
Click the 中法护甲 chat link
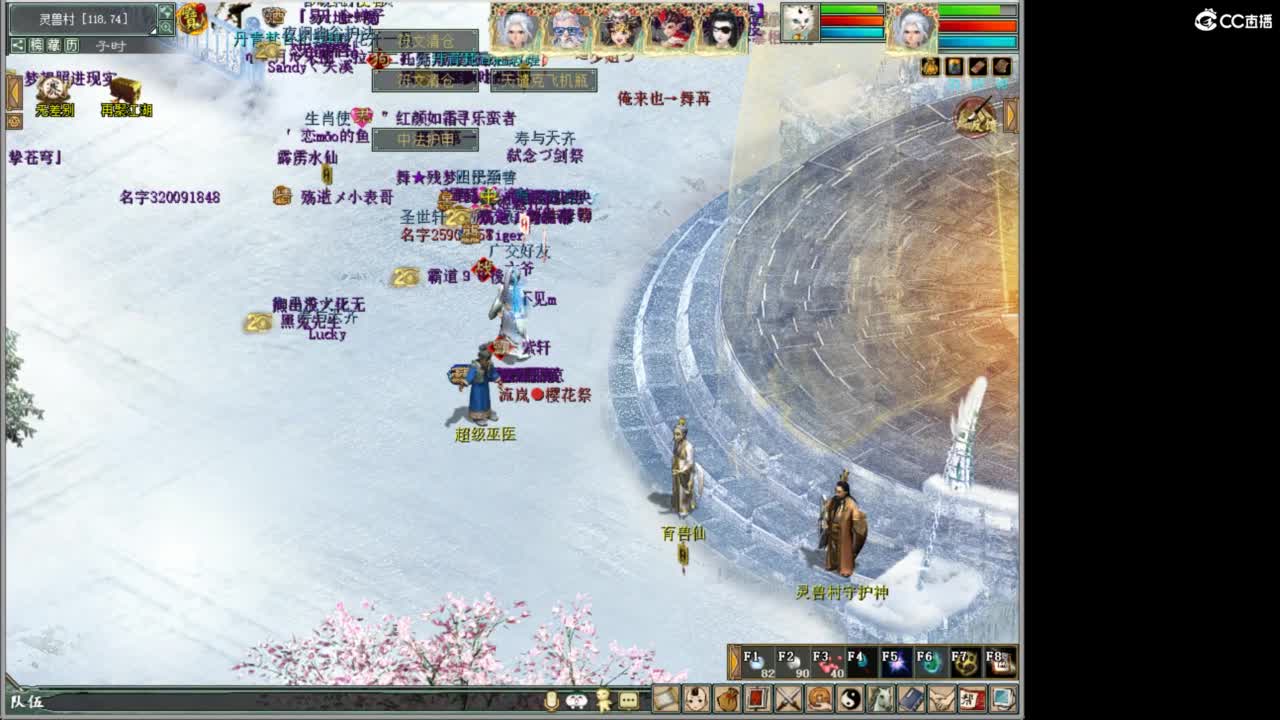425,140
